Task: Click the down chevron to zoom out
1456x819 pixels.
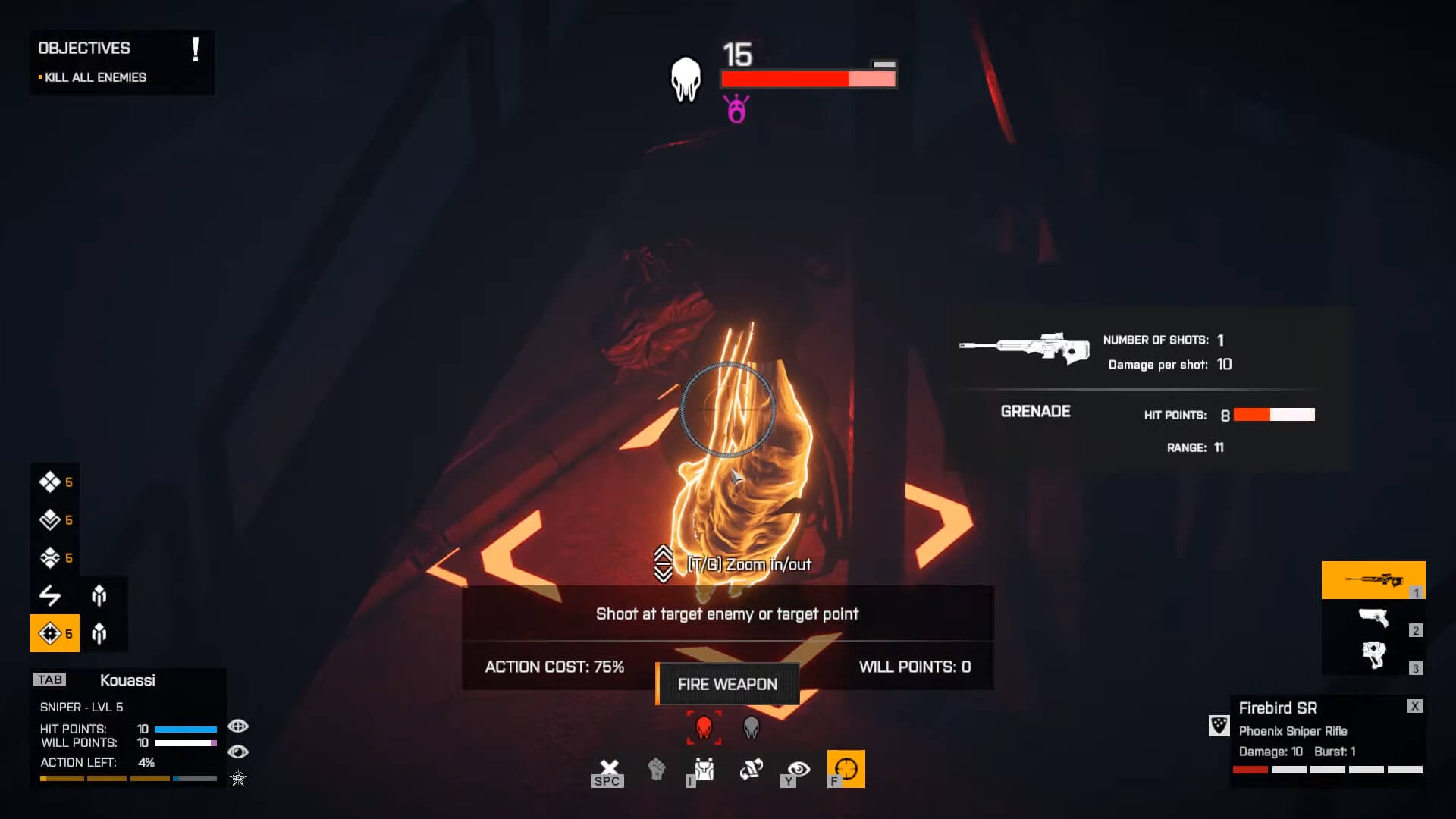Action: coord(663,573)
